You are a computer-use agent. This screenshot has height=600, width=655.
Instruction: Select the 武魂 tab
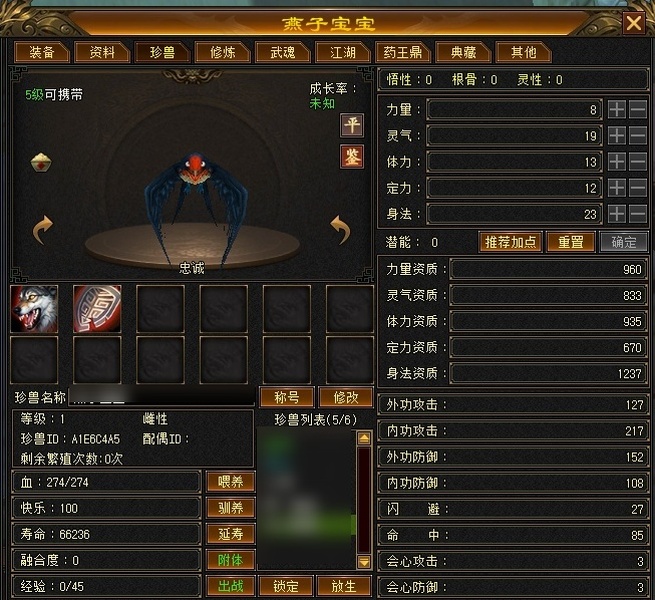pos(275,52)
